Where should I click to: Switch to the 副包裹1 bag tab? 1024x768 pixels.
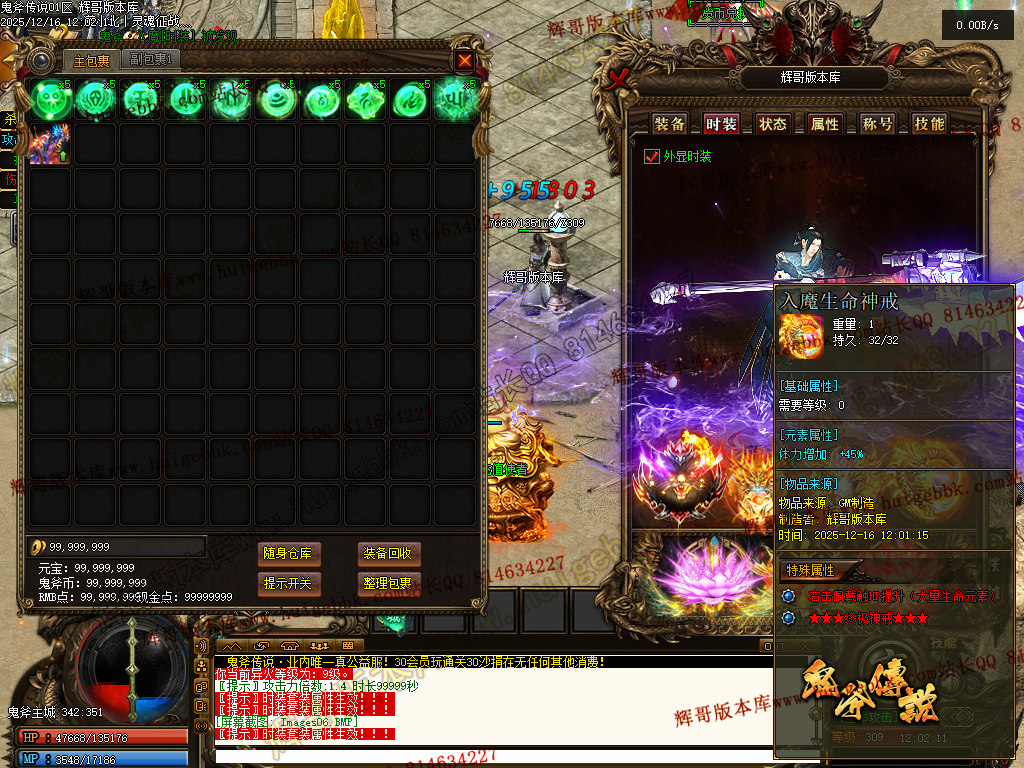coord(152,60)
